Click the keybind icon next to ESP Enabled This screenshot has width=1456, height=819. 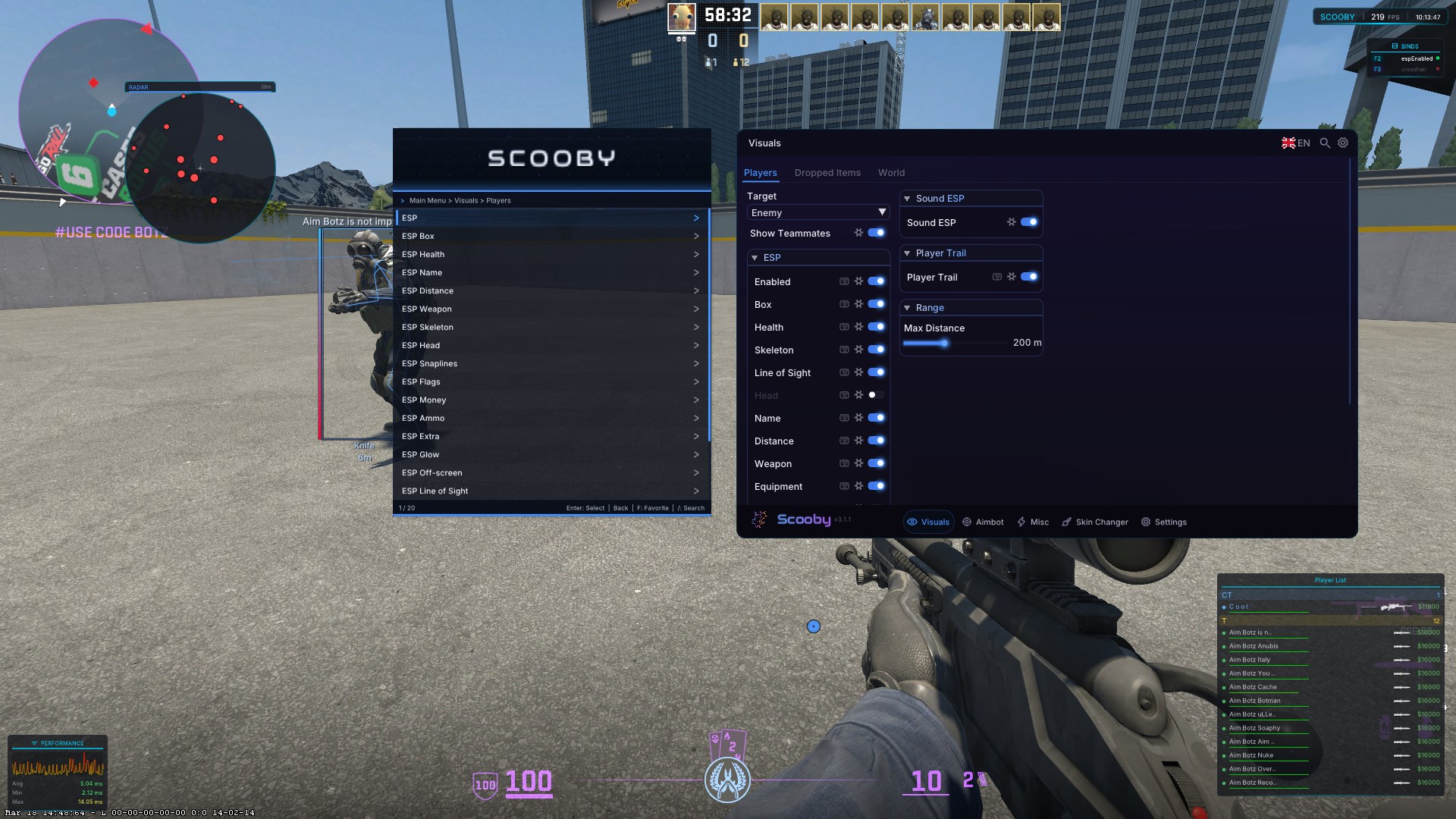(x=844, y=281)
